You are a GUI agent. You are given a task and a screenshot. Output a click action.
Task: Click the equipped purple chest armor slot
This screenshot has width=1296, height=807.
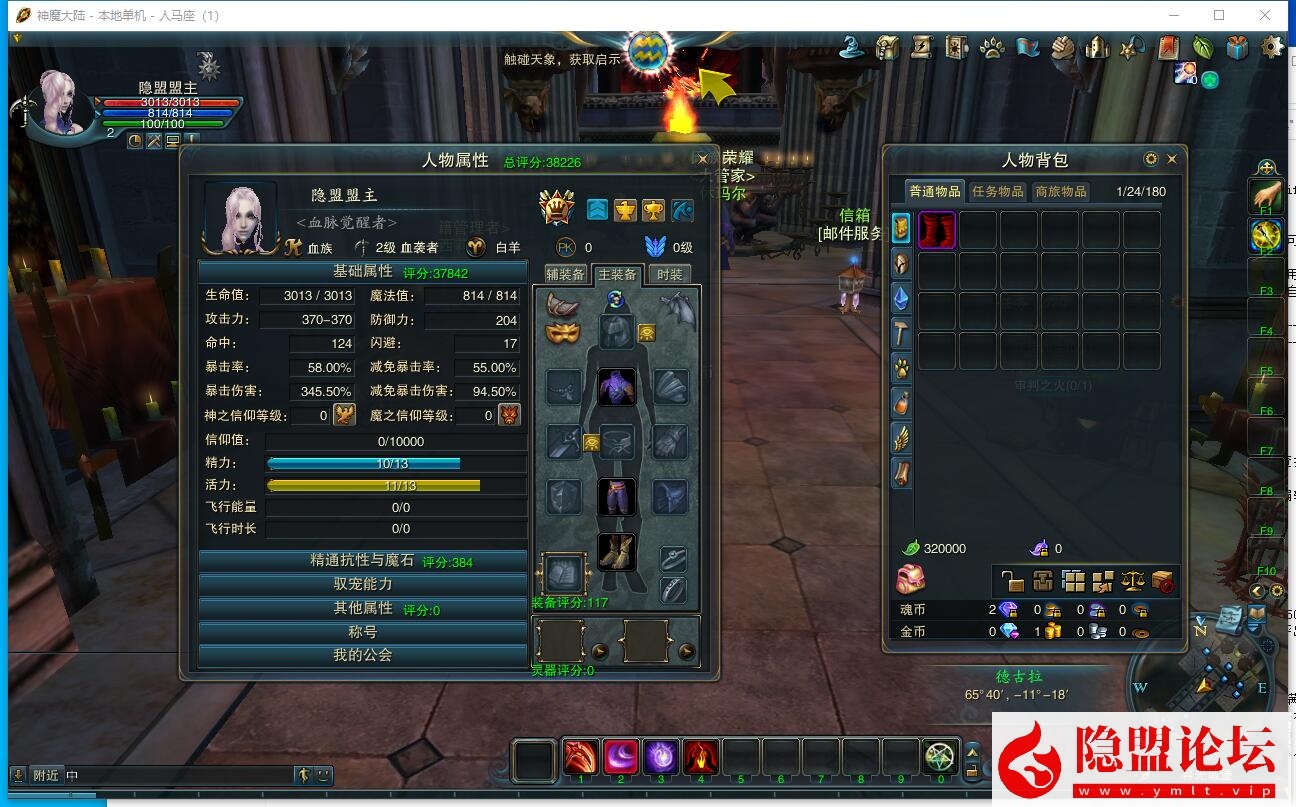click(617, 387)
